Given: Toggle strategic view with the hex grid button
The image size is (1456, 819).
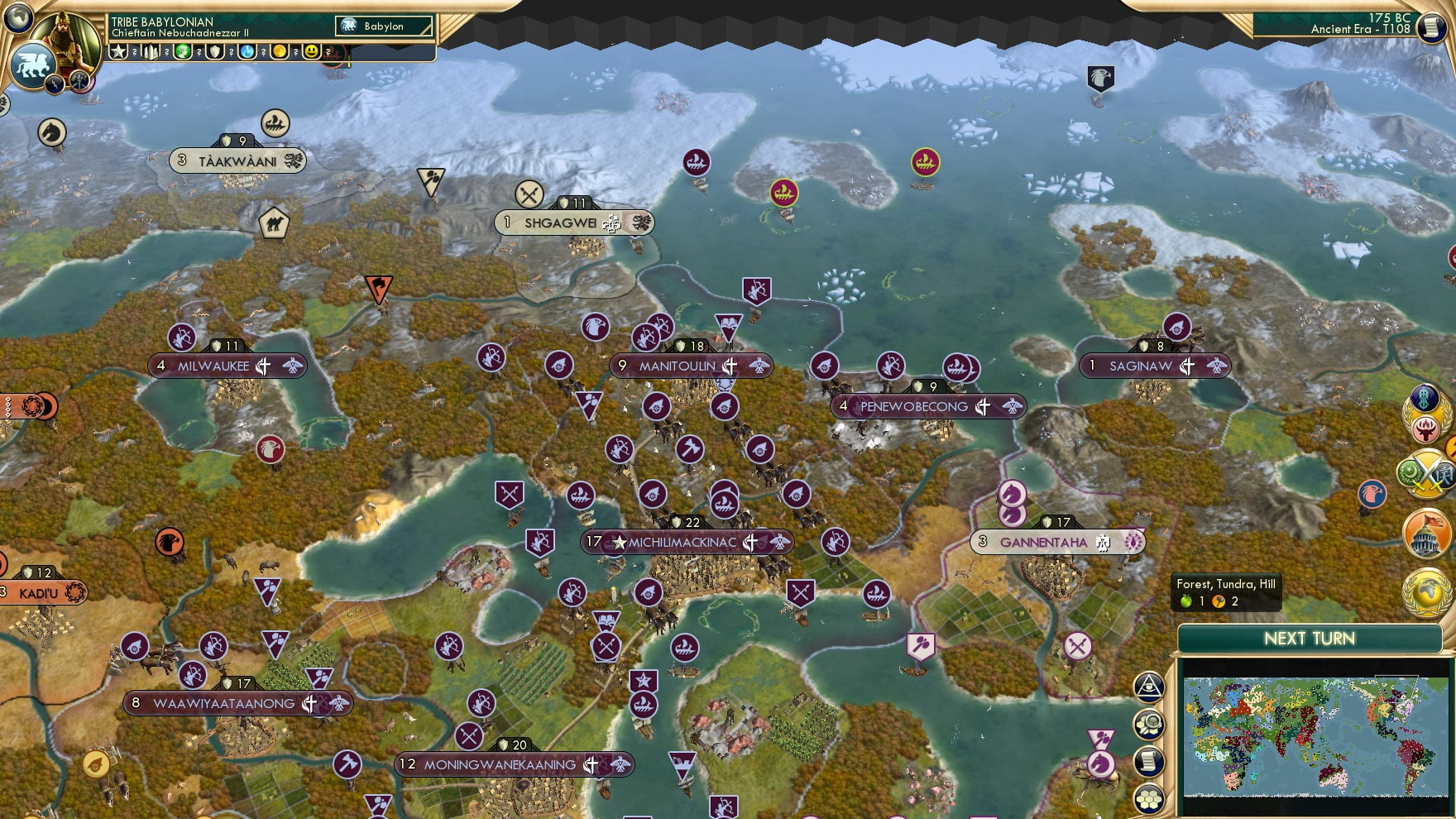Looking at the screenshot, I should [x=1148, y=799].
